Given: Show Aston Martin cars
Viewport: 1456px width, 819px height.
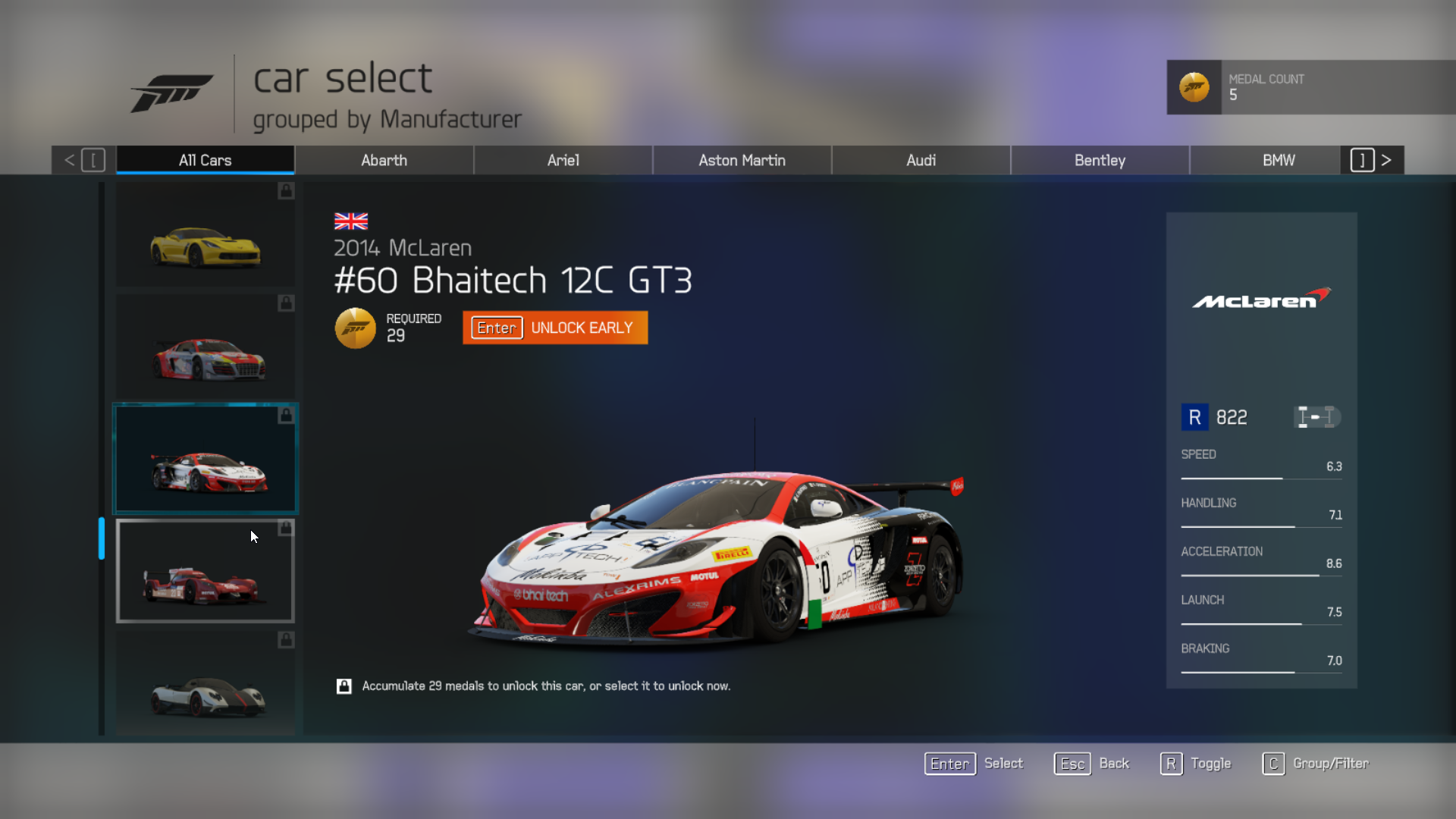Looking at the screenshot, I should 742,160.
